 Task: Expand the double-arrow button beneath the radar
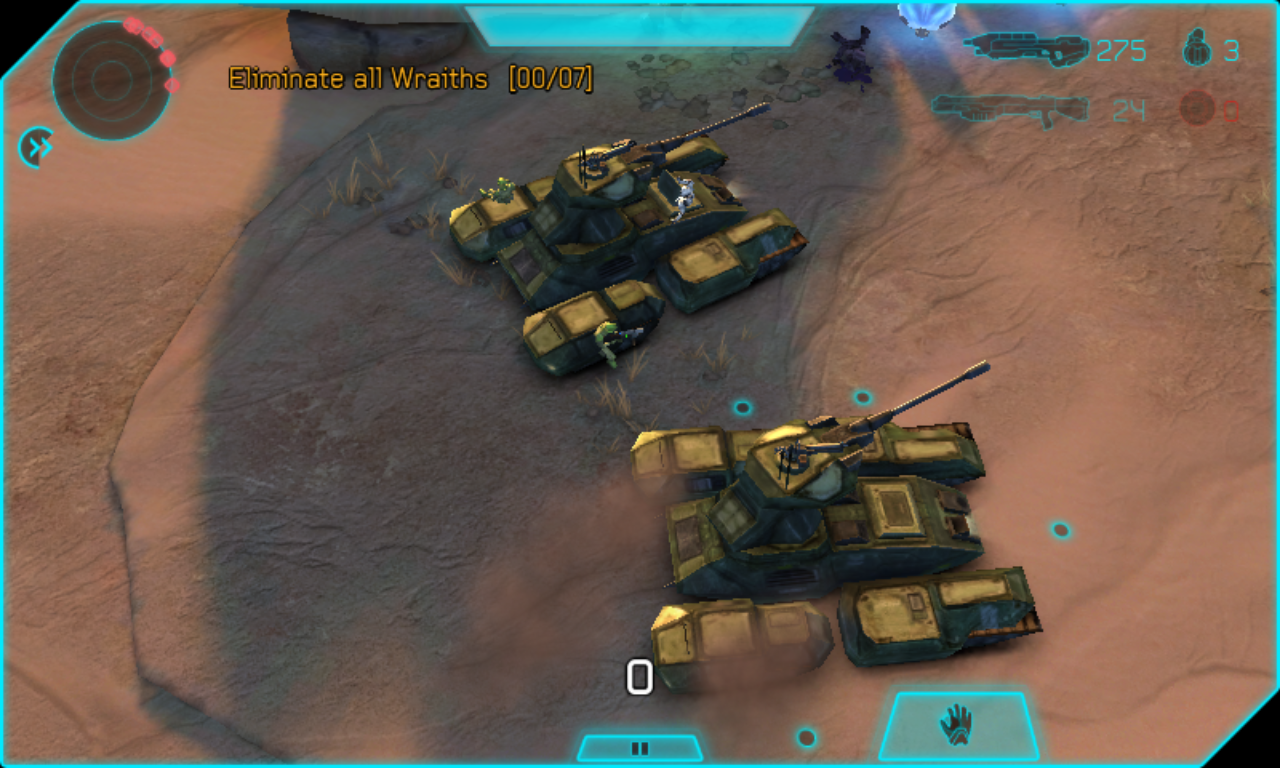pyautogui.click(x=37, y=148)
